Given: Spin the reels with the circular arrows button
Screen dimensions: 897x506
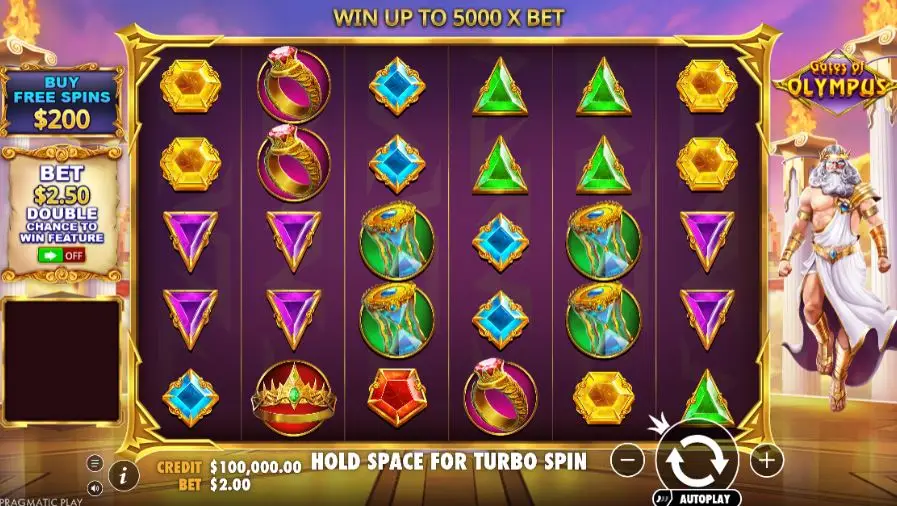Looking at the screenshot, I should click(x=697, y=459).
